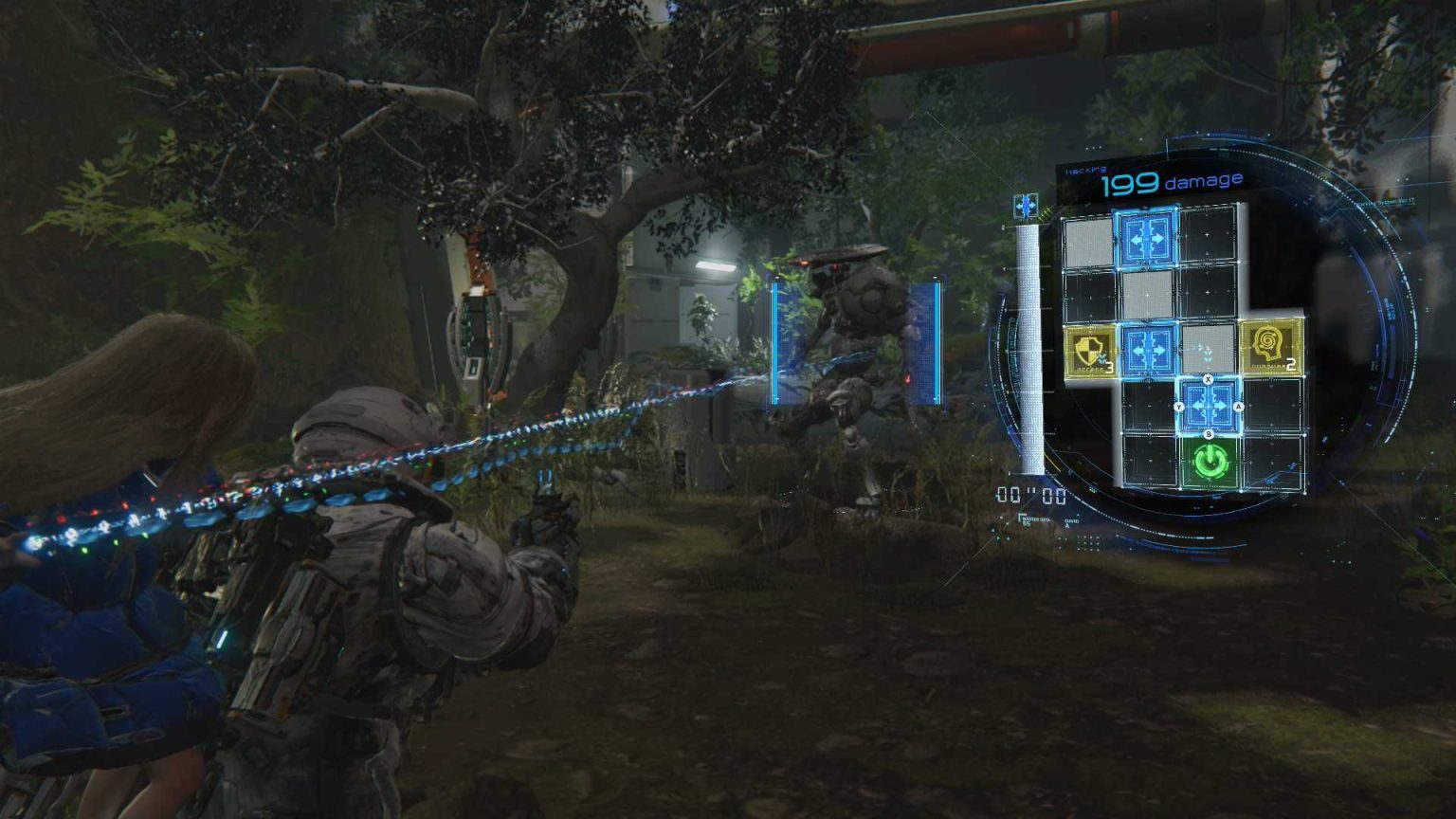Select the yellow shield hacking tile
The height and width of the screenshot is (819, 1456).
click(1090, 351)
